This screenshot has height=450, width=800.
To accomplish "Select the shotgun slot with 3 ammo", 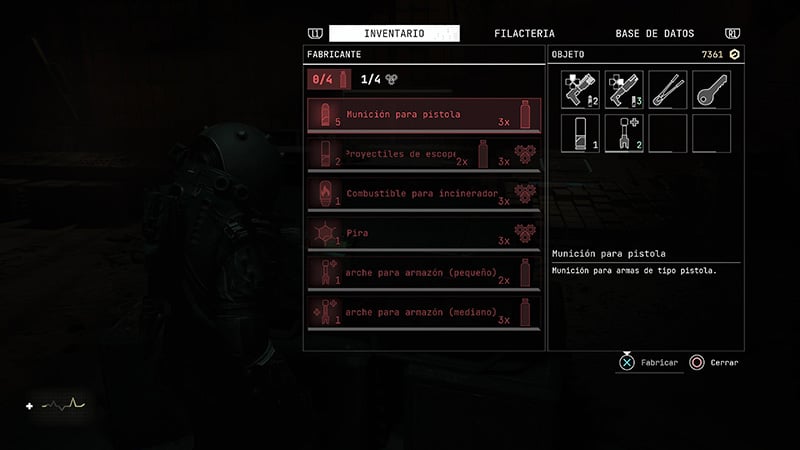I will [624, 90].
